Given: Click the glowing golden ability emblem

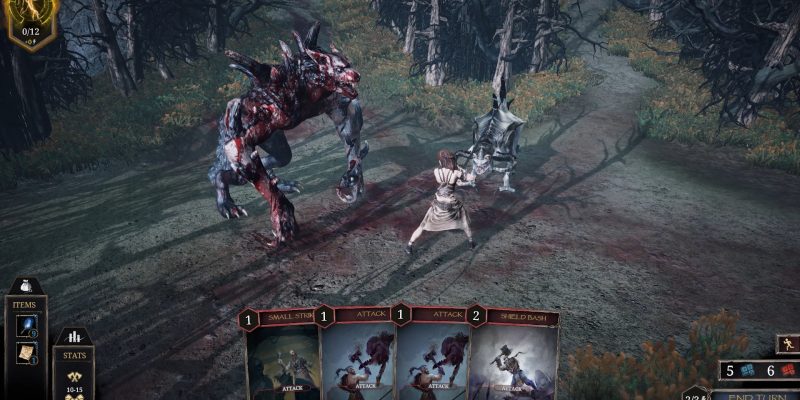Looking at the screenshot, I should [x=28, y=18].
